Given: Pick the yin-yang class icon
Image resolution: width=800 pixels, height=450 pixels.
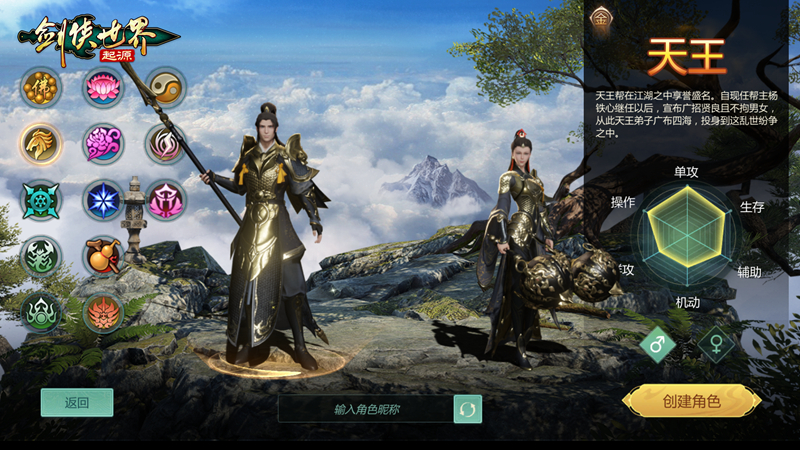Looking at the screenshot, I should click(x=165, y=88).
